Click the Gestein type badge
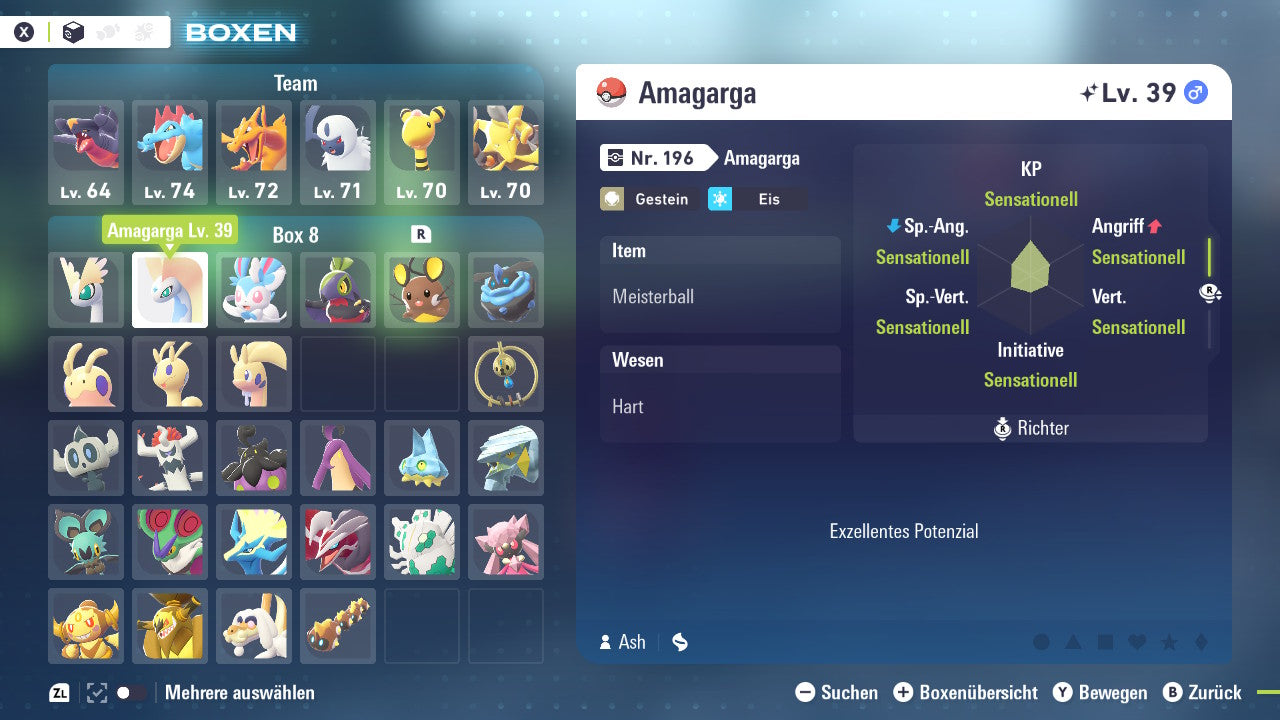The height and width of the screenshot is (720, 1280). 648,199
